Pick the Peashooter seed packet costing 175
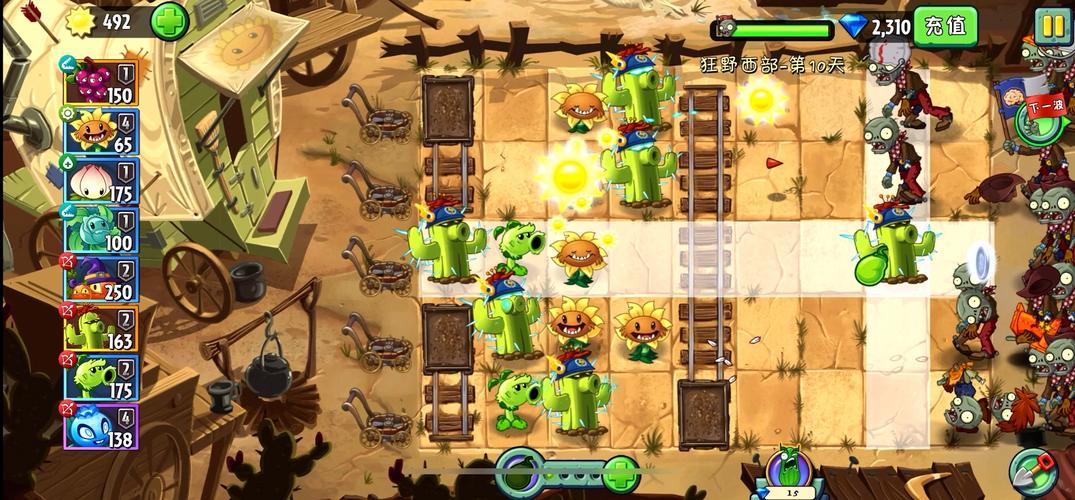1075x500 pixels. (x=102, y=378)
